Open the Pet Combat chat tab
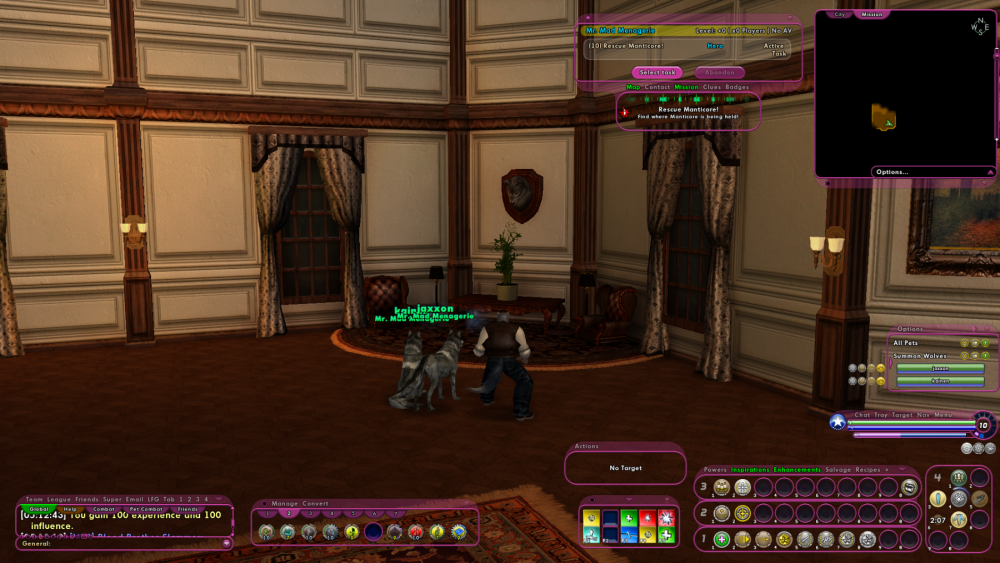 pos(146,509)
